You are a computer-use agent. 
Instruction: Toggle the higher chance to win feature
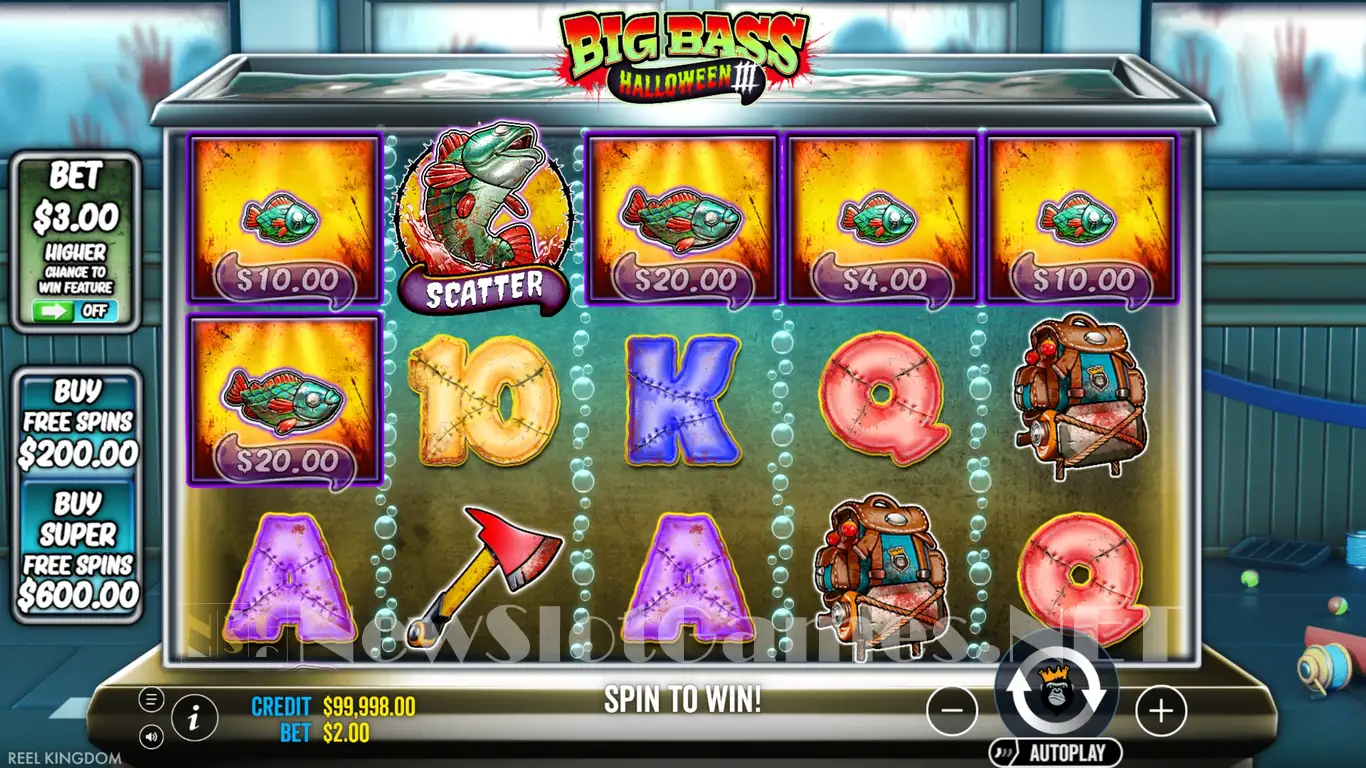(x=75, y=310)
